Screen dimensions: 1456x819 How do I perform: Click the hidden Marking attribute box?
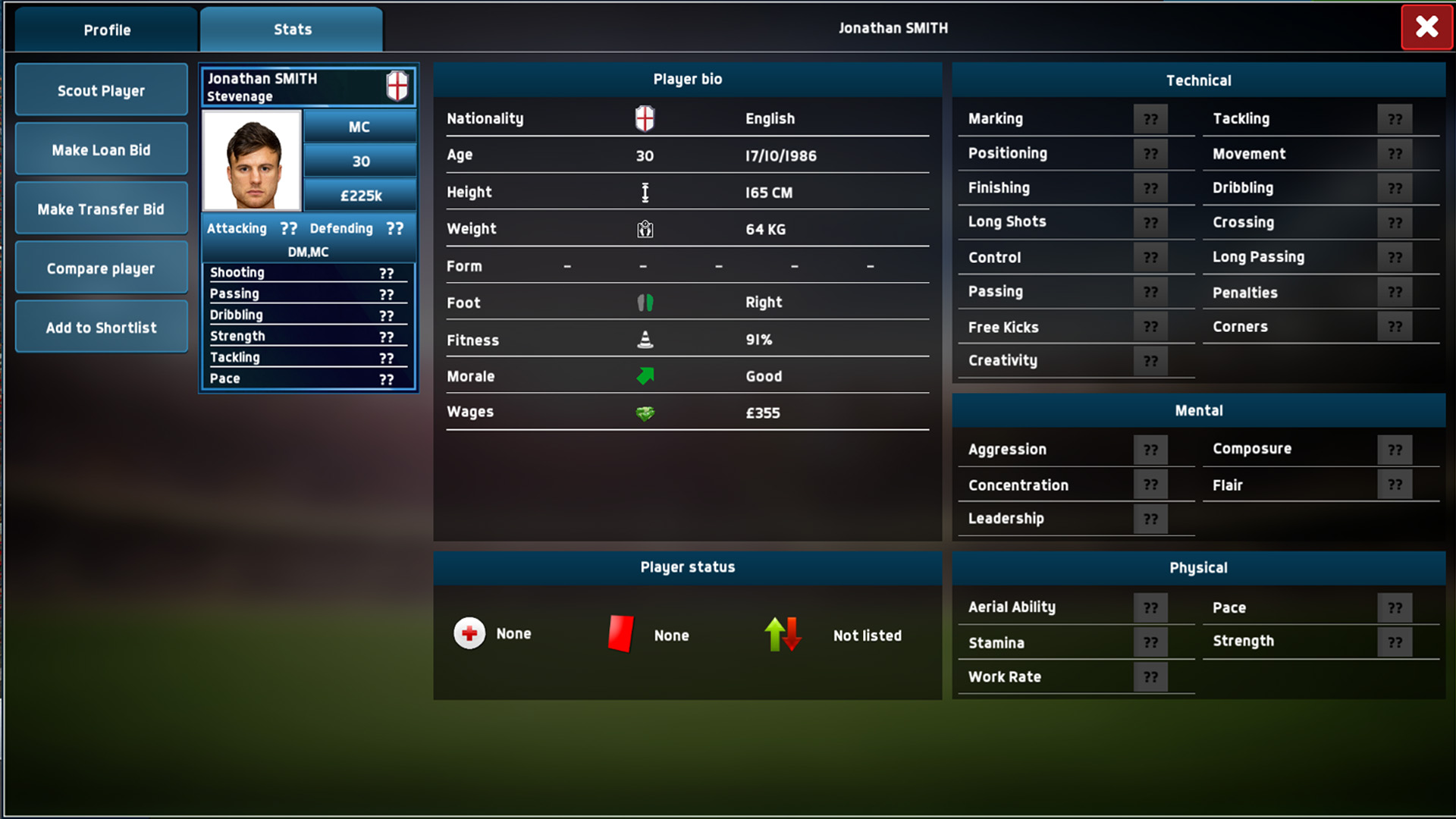pos(1150,118)
